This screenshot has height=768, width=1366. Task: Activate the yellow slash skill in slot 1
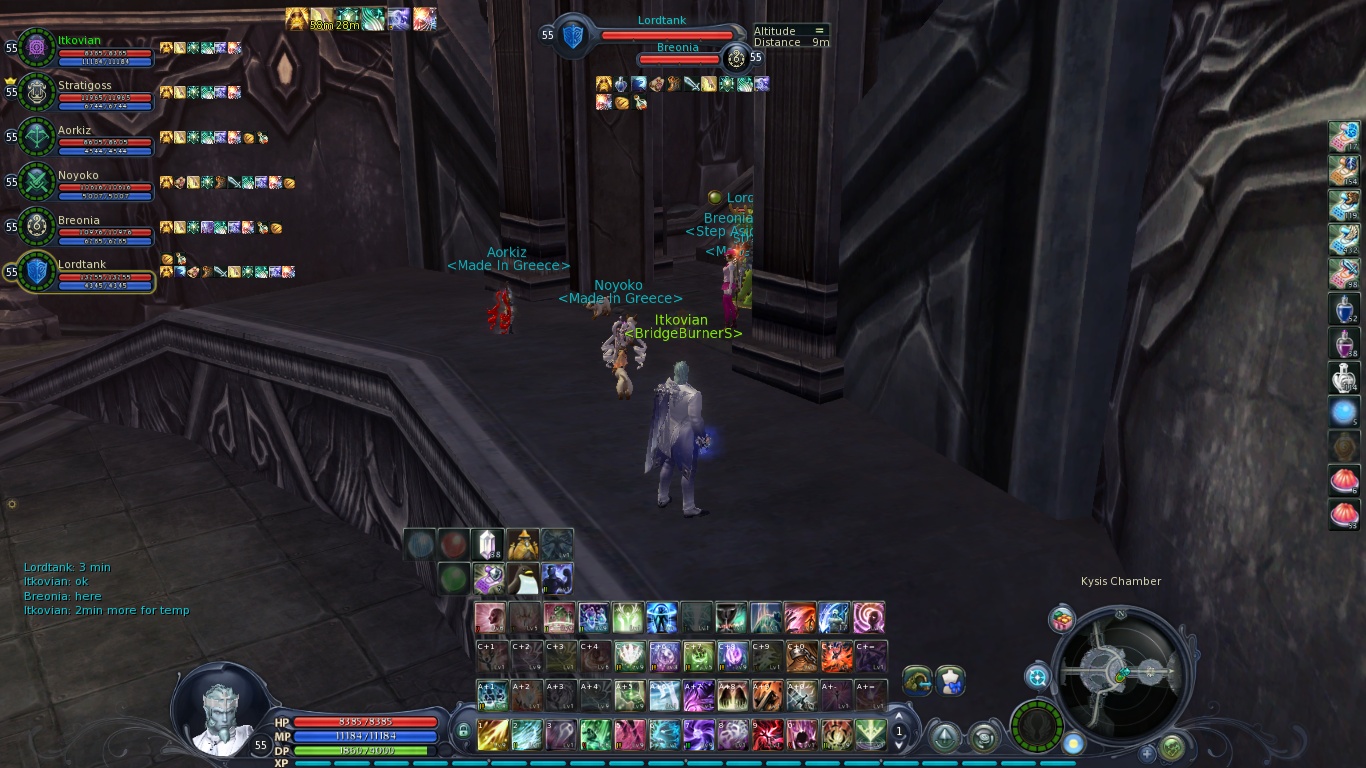point(492,735)
